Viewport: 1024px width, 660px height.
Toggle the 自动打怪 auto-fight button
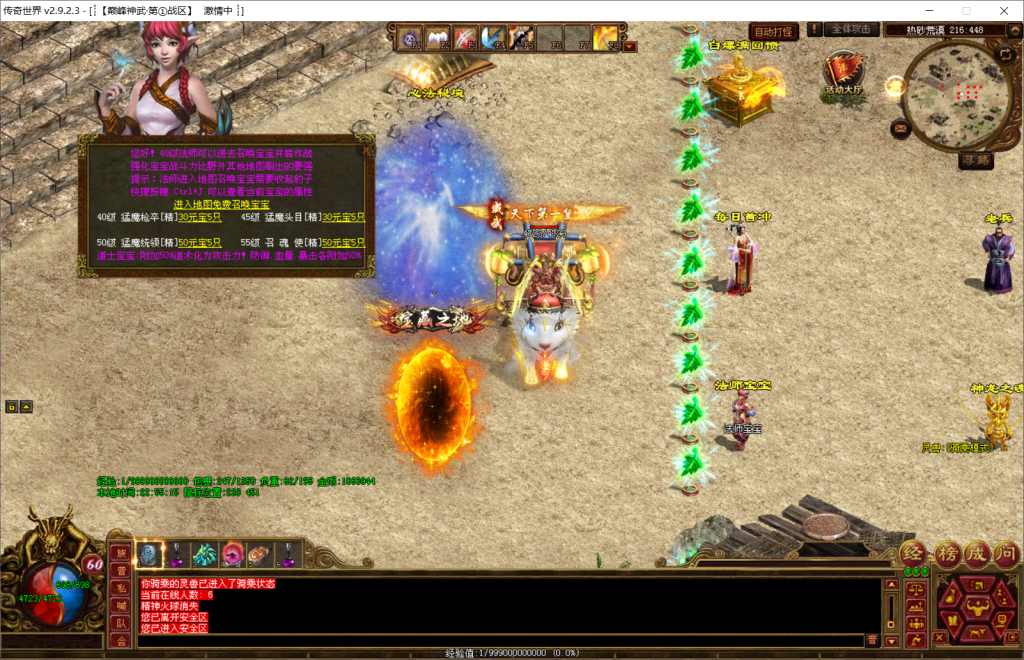(773, 31)
